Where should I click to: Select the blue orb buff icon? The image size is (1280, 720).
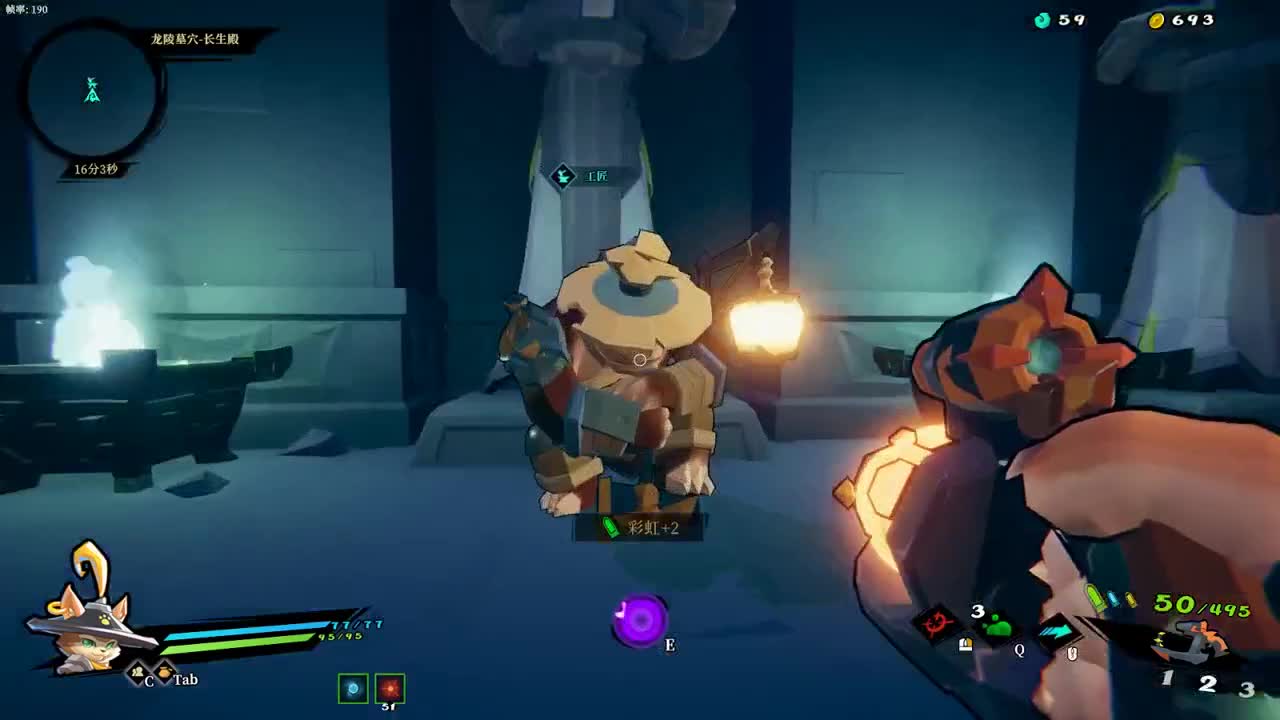pos(353,688)
